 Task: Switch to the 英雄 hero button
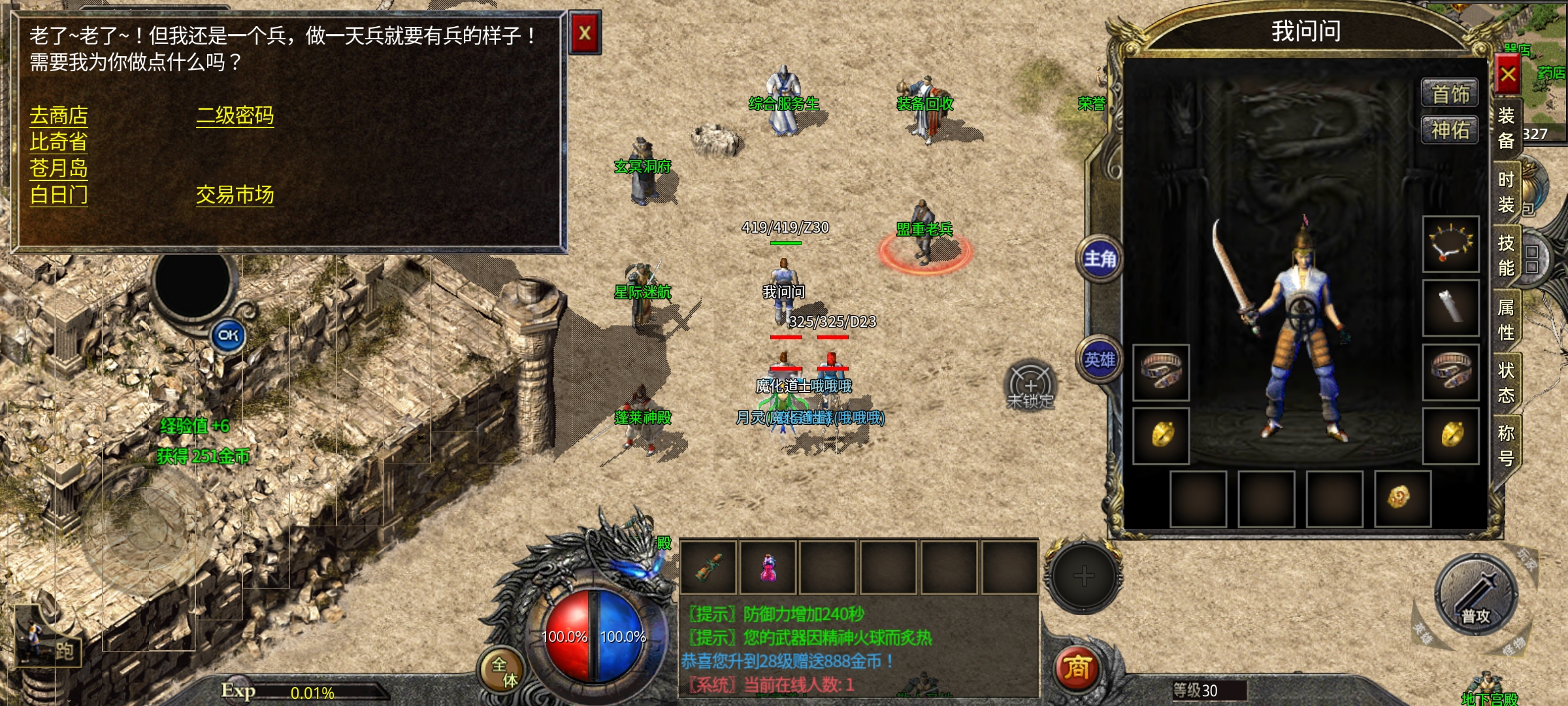(x=1100, y=360)
